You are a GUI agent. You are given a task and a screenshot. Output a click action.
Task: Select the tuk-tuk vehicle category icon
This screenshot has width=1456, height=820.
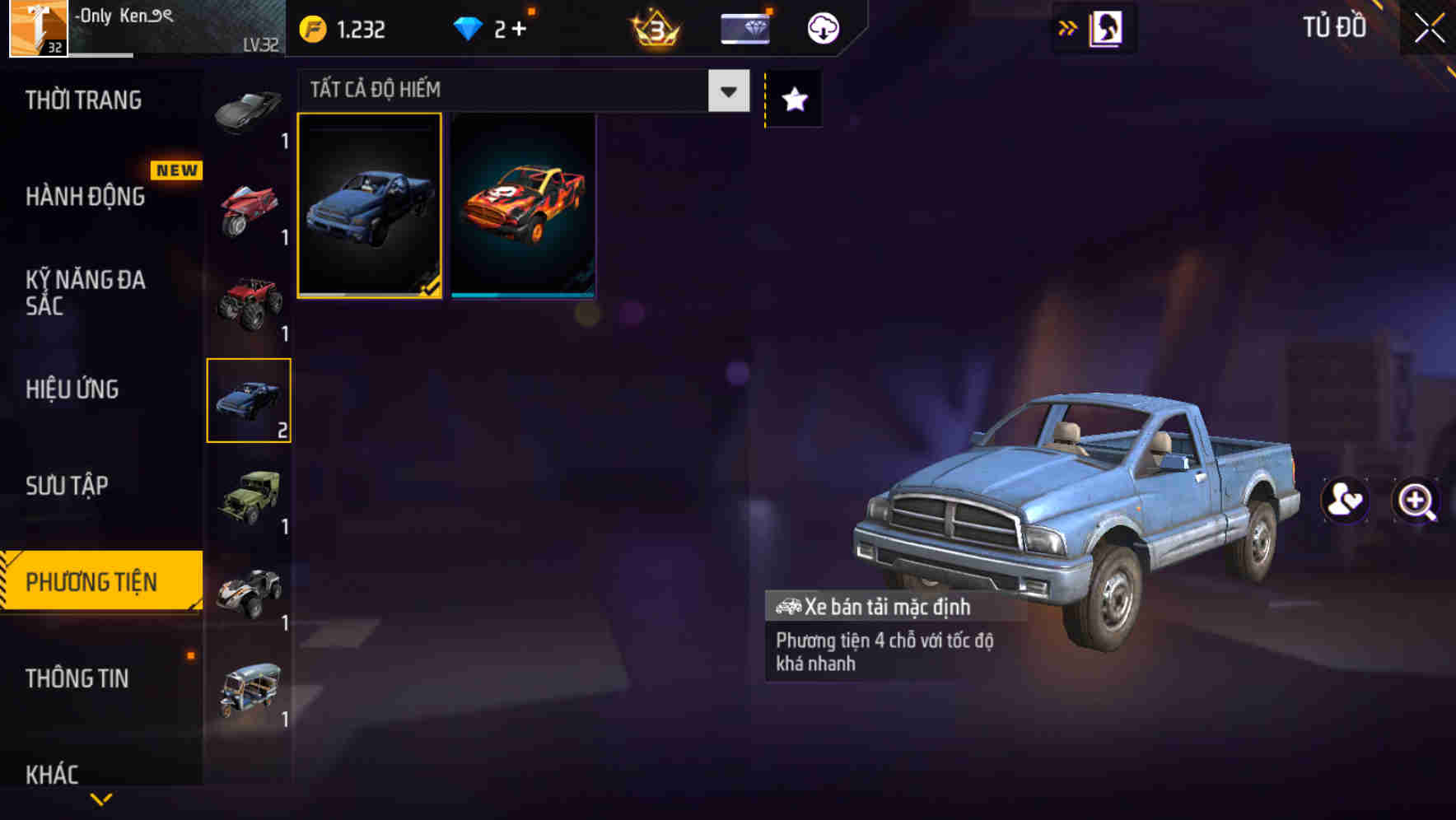(248, 686)
